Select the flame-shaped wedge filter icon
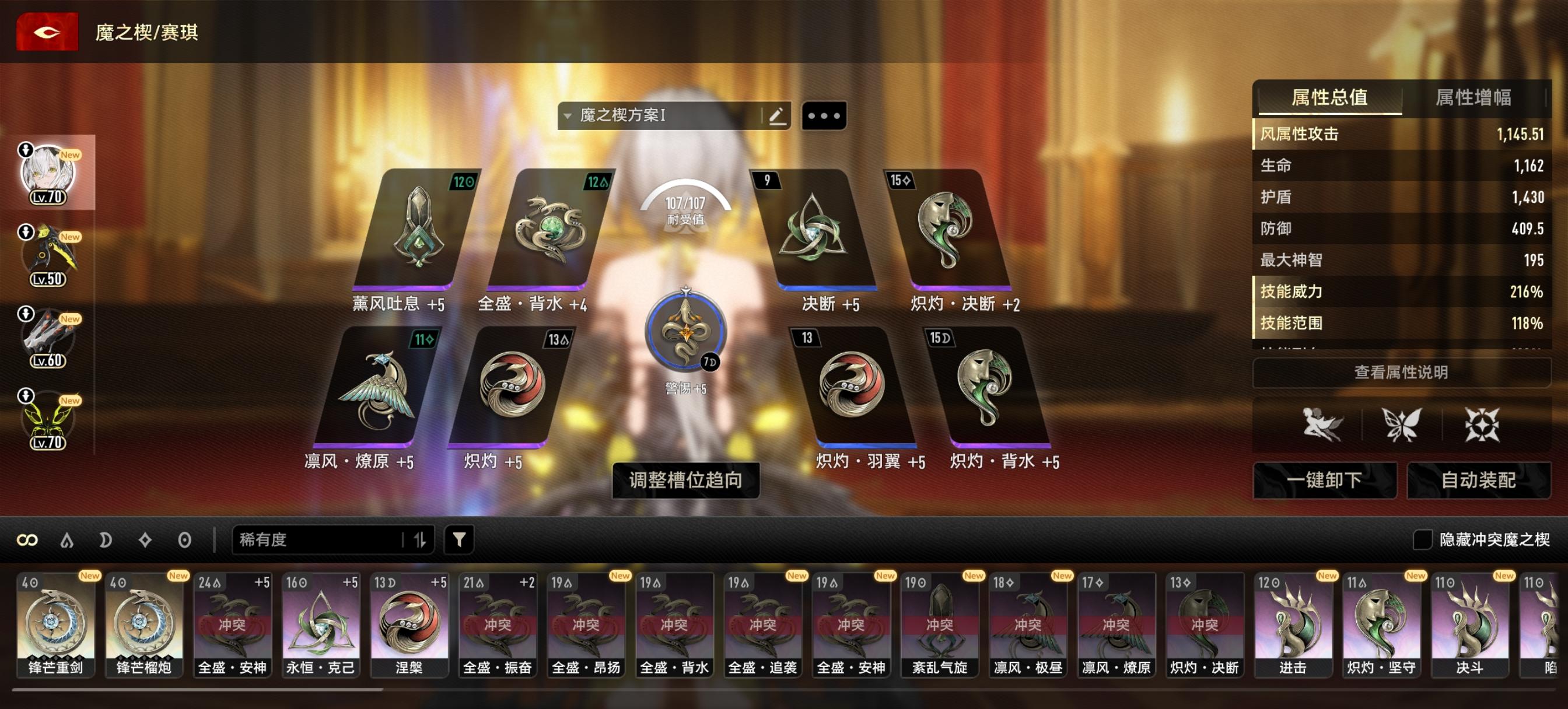 [x=66, y=539]
